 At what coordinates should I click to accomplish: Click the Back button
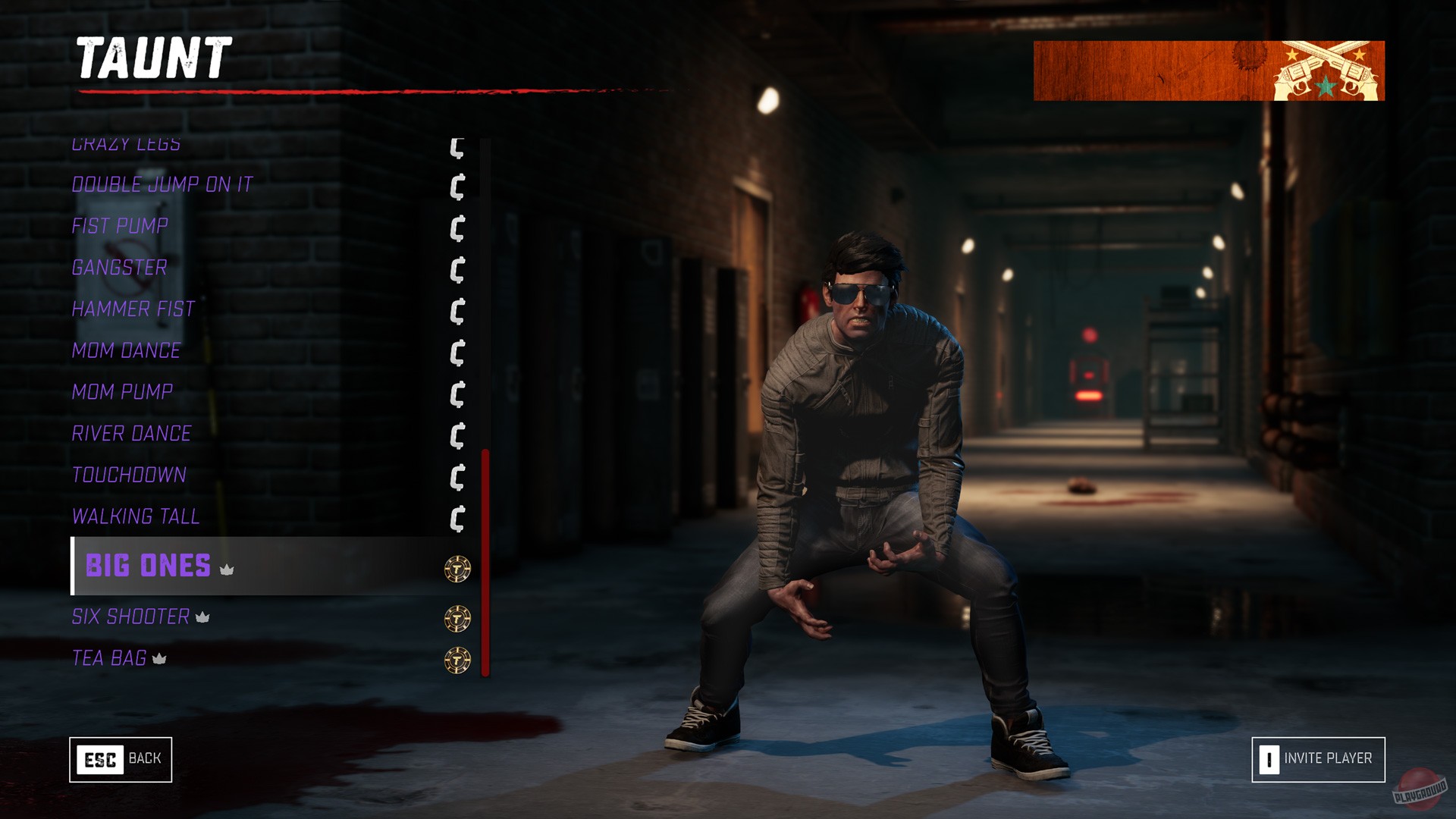[x=121, y=758]
